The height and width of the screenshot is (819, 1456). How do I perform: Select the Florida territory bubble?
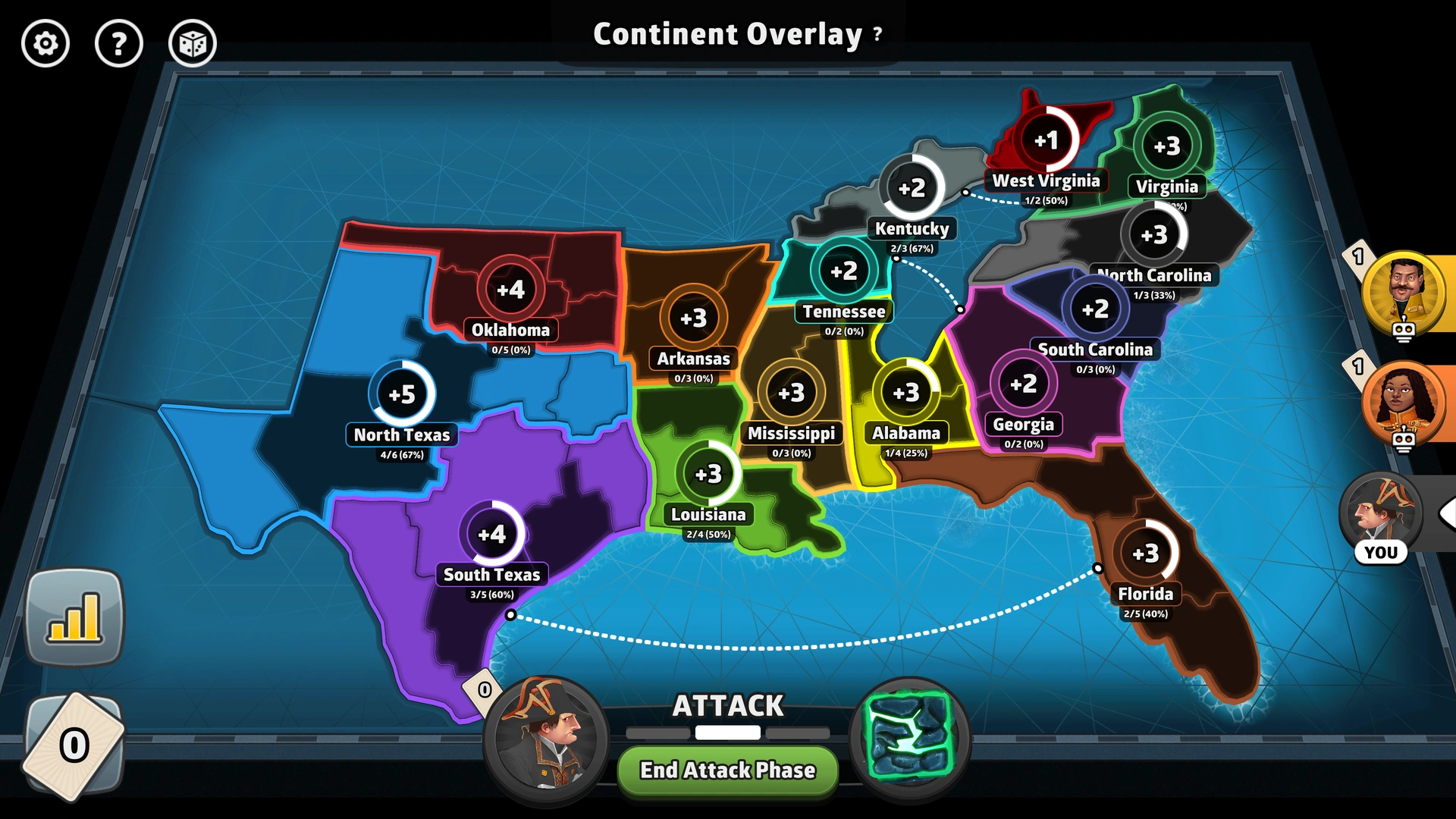coord(1145,553)
